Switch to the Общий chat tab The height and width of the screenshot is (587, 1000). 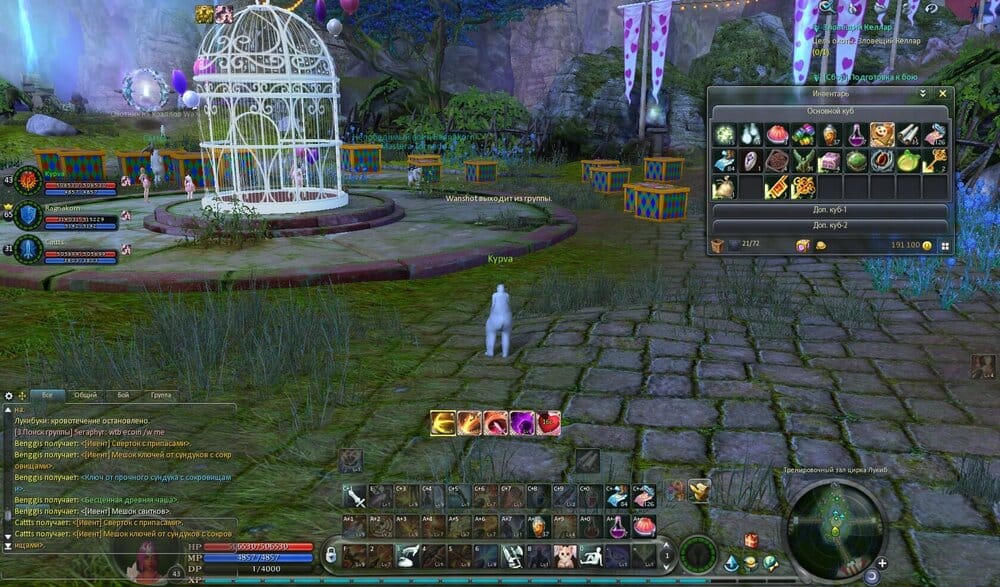click(85, 395)
